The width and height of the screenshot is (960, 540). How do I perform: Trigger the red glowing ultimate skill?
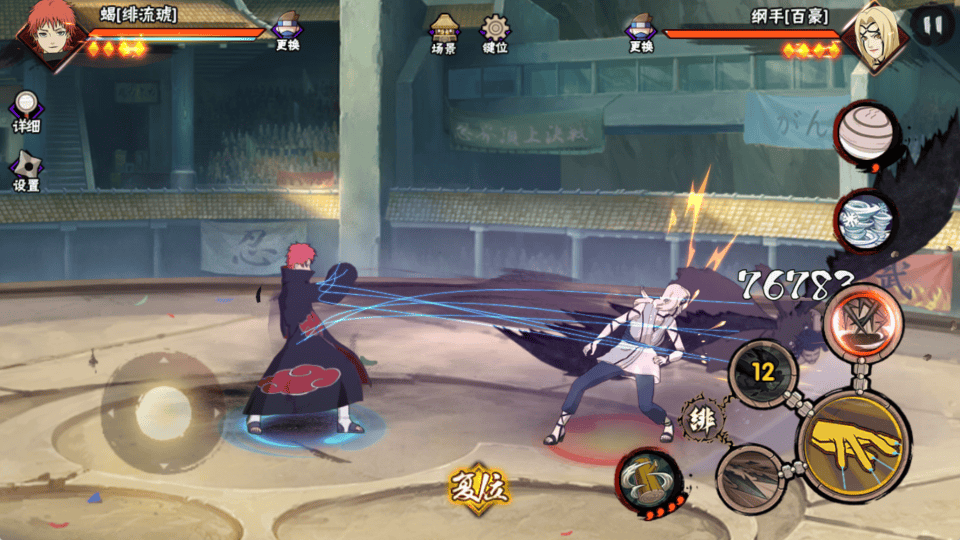pyautogui.click(x=863, y=322)
